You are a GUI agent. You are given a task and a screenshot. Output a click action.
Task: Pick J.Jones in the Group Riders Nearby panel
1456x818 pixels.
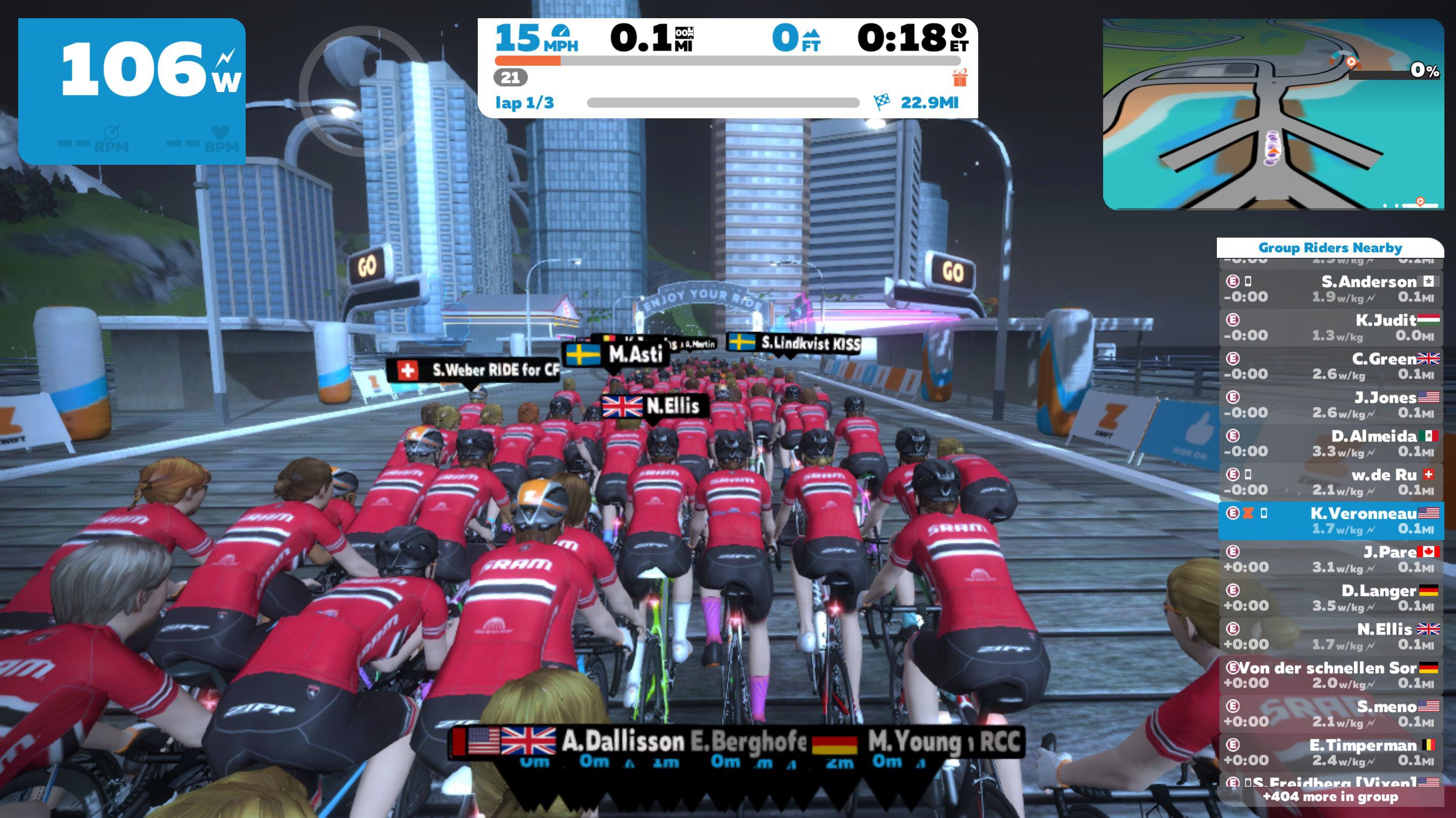(1331, 405)
